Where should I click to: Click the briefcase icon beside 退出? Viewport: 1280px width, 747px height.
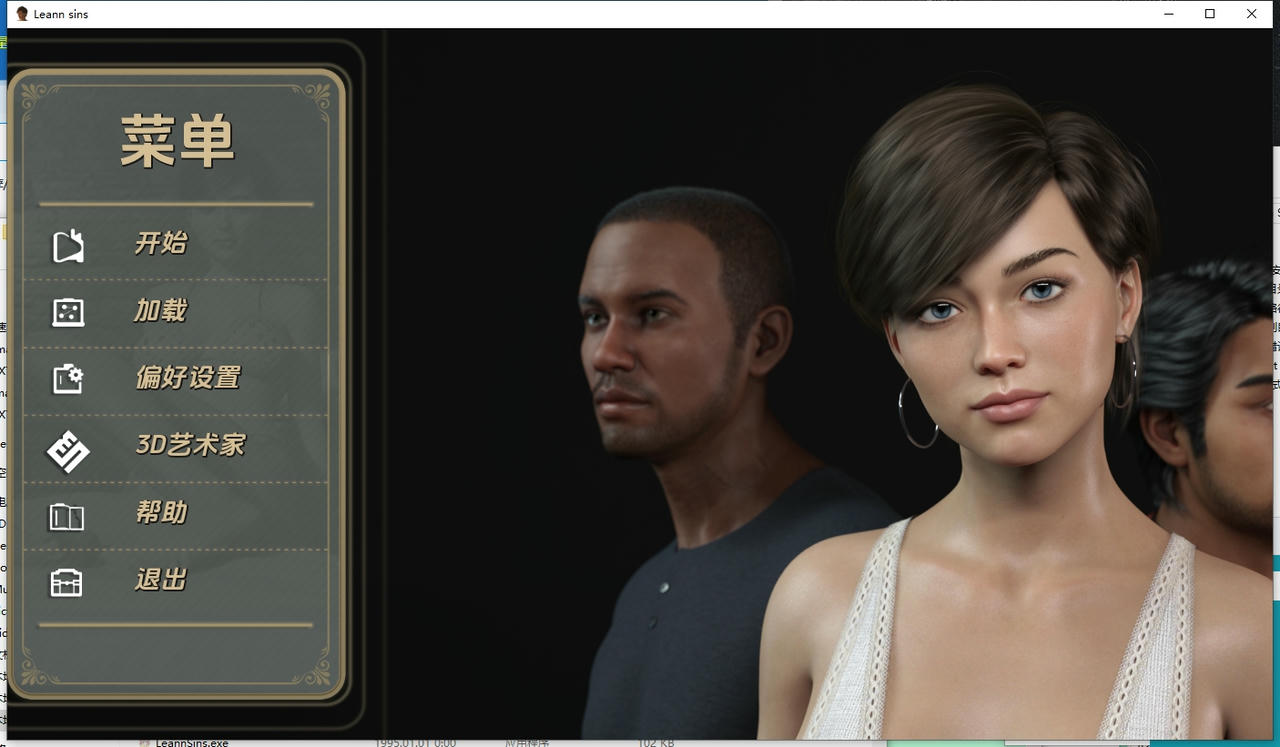66,580
